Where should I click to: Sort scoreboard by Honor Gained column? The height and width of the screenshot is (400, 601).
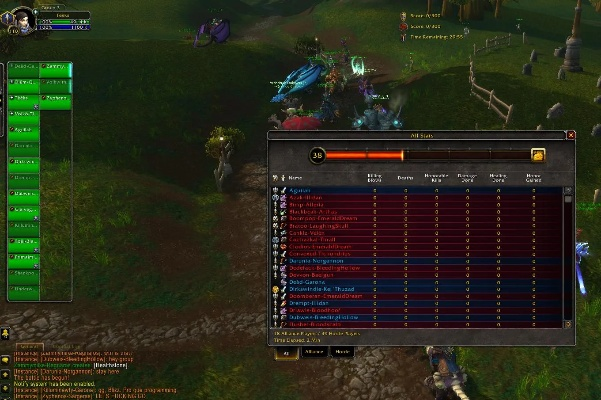[534, 178]
